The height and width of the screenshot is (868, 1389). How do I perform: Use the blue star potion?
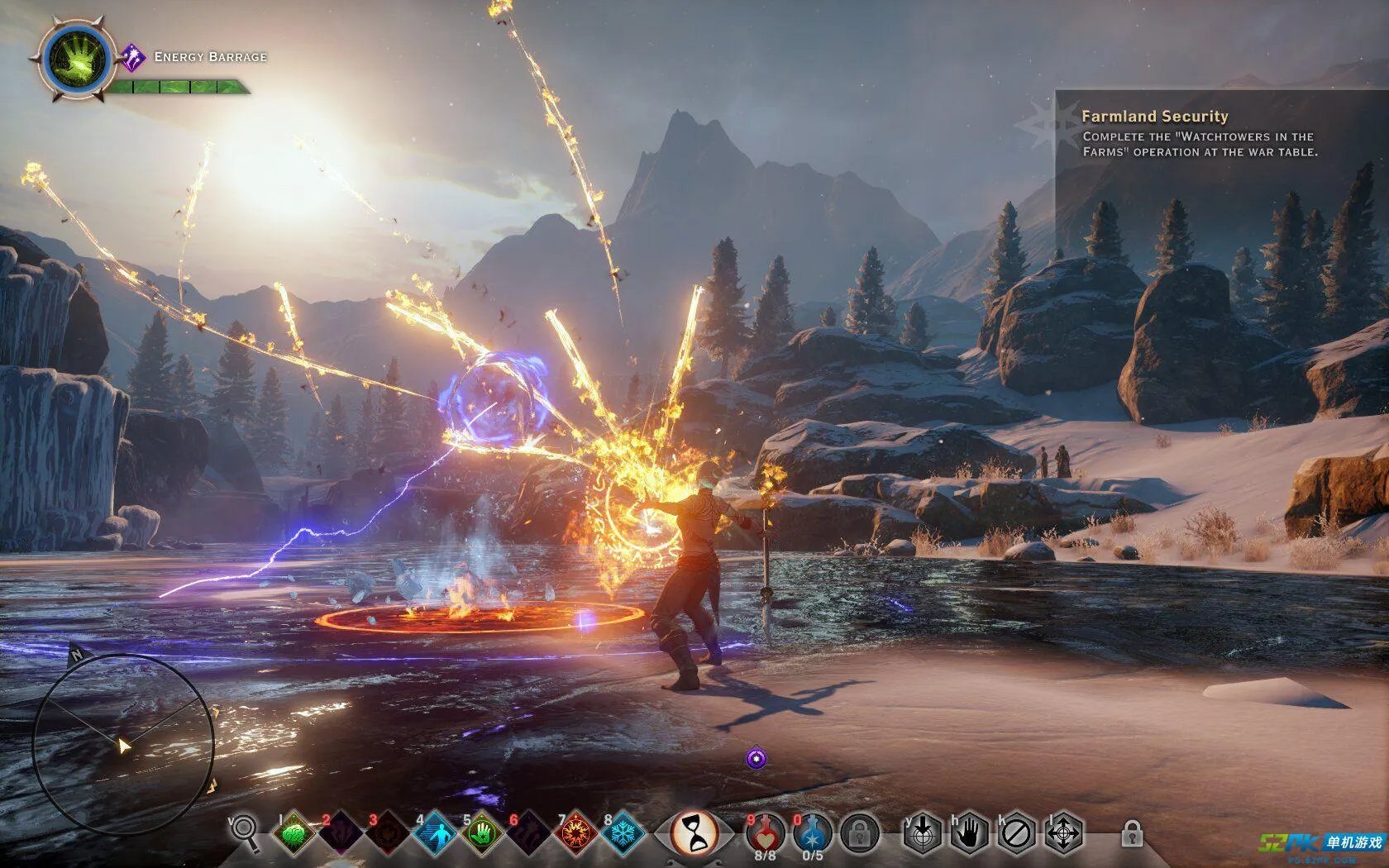(812, 832)
